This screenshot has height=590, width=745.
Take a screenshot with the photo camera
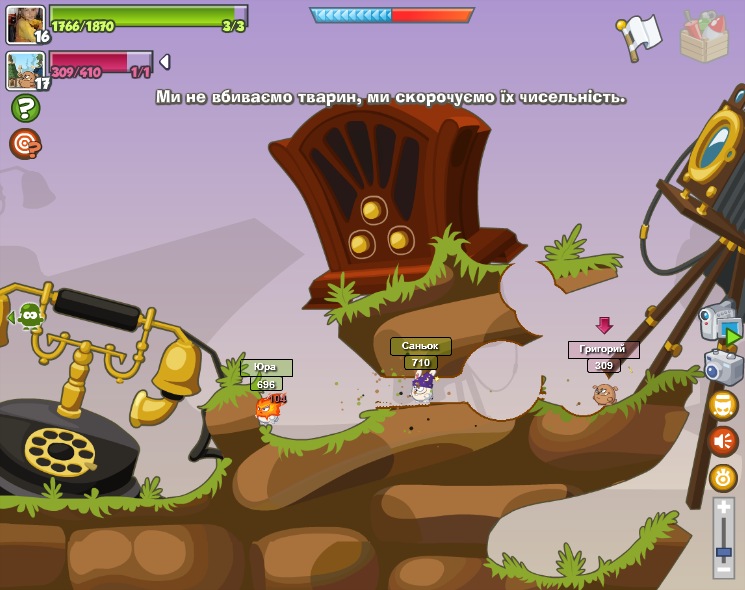(723, 367)
